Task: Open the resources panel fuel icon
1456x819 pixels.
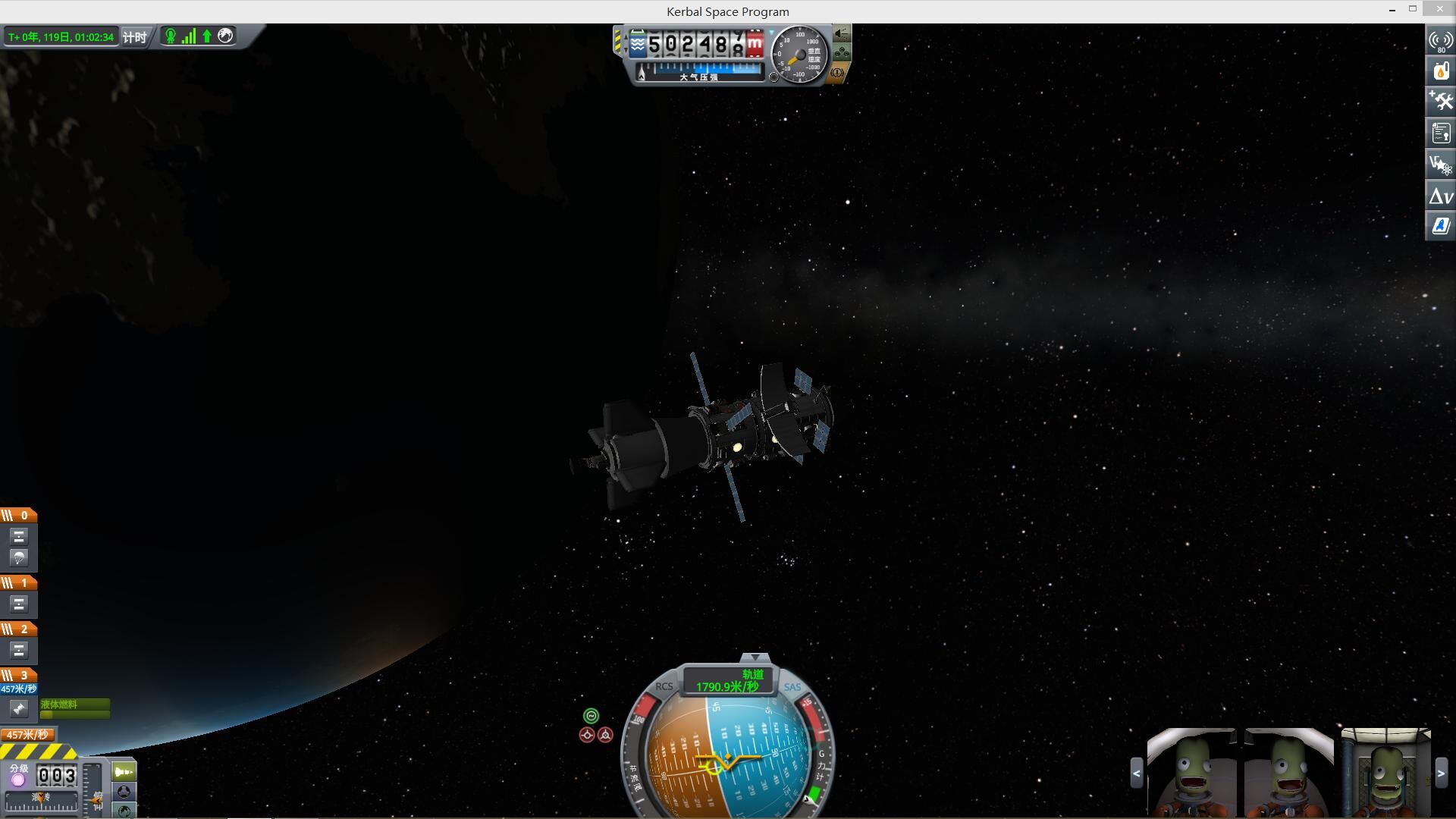Action: (1440, 71)
